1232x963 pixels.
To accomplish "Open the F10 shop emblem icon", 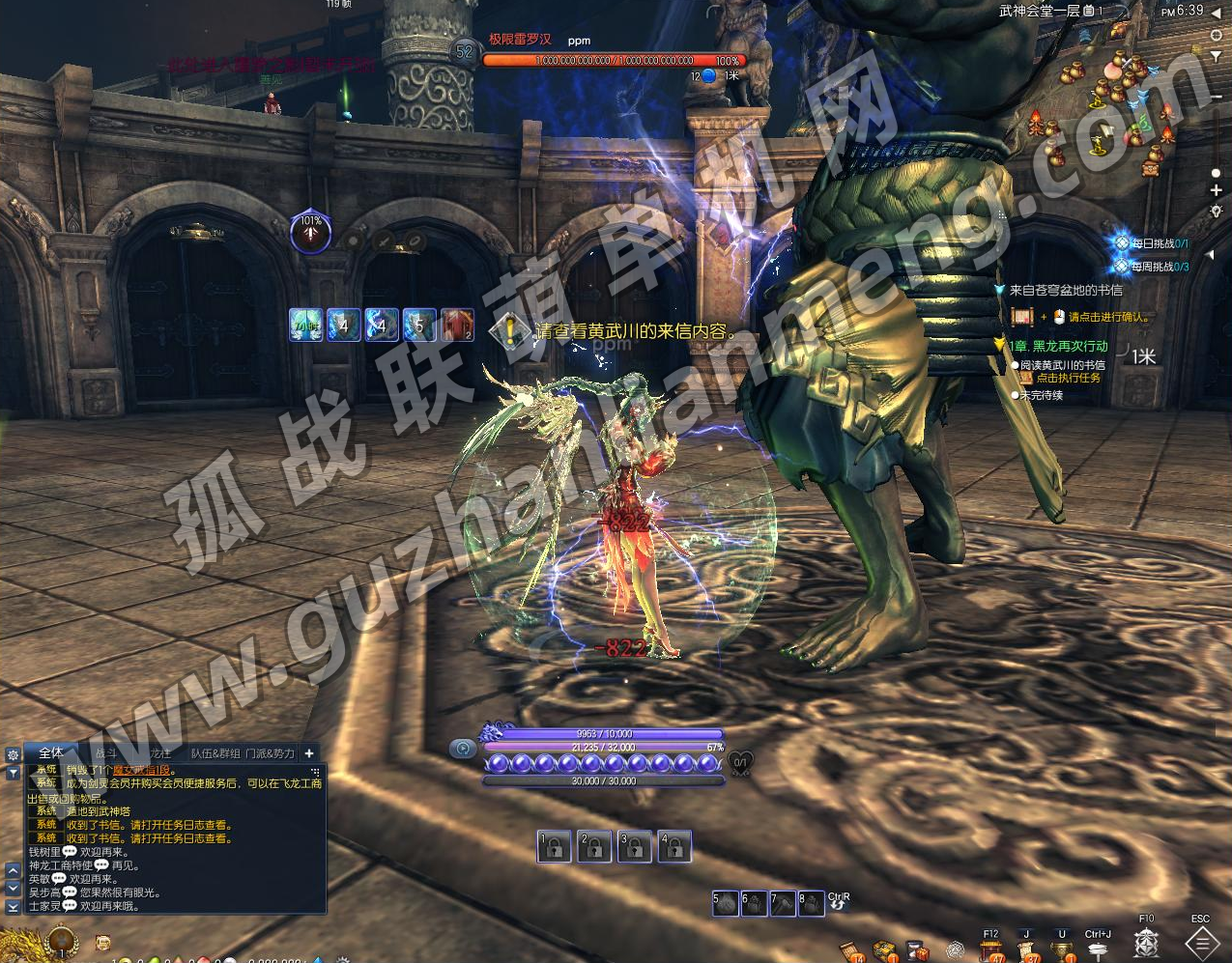I will (x=1147, y=942).
